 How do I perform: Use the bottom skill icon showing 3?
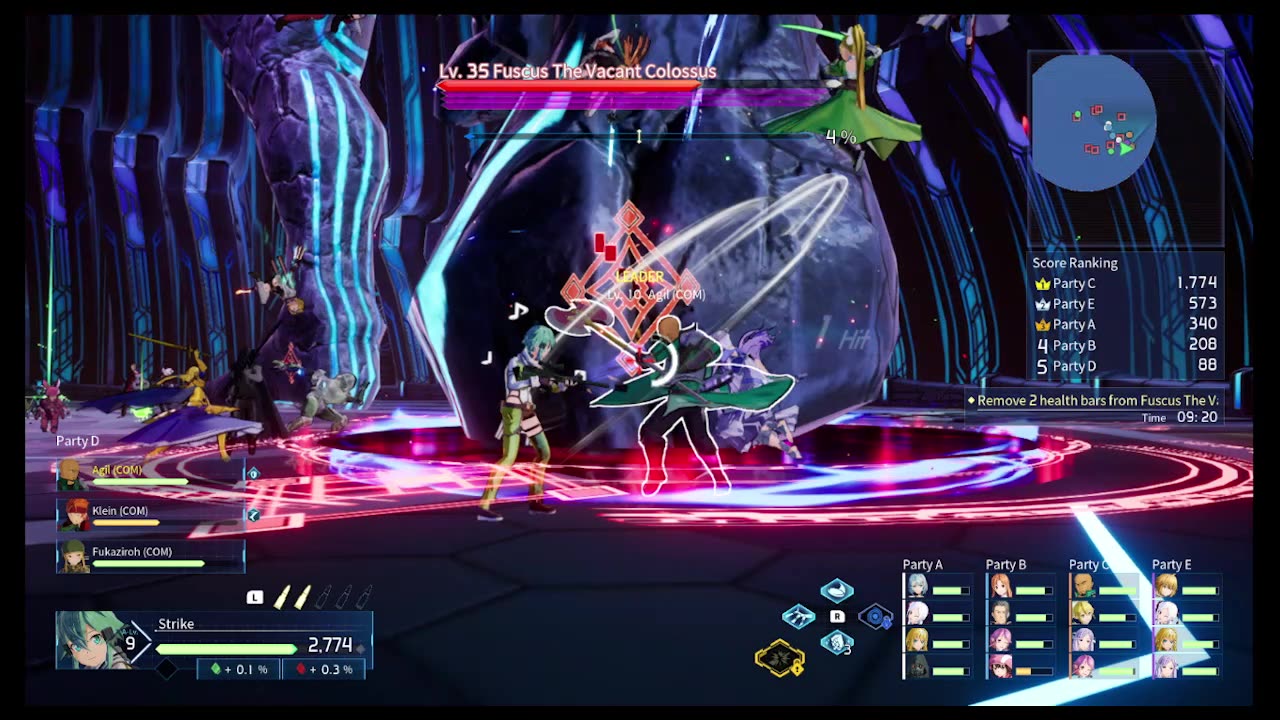[x=837, y=643]
